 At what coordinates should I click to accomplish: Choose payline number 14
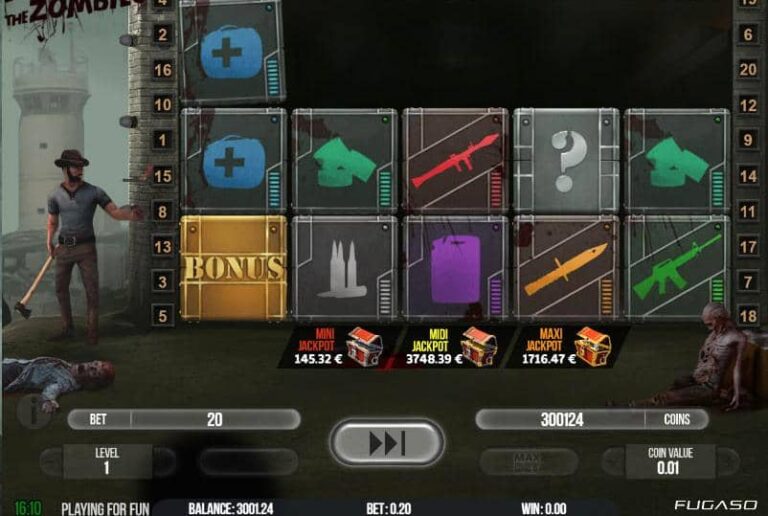[x=747, y=175]
